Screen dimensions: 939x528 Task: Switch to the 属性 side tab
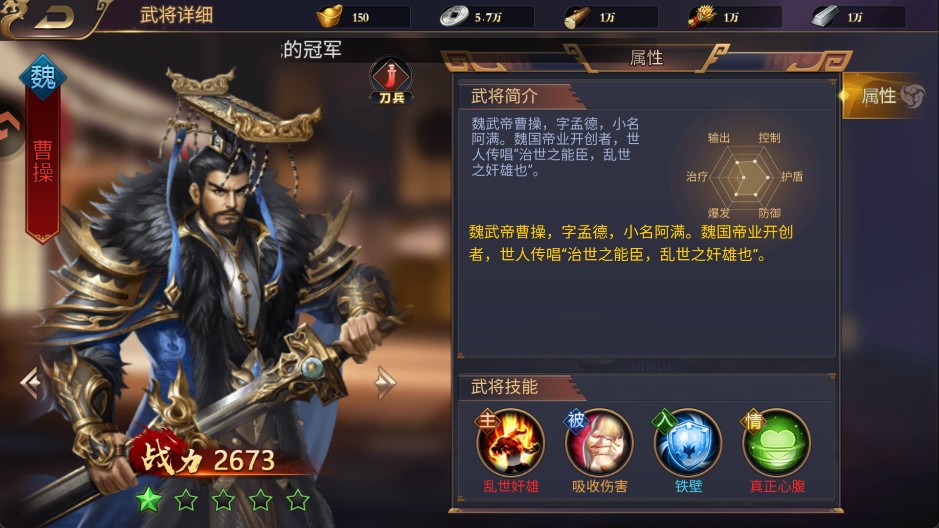tap(887, 96)
